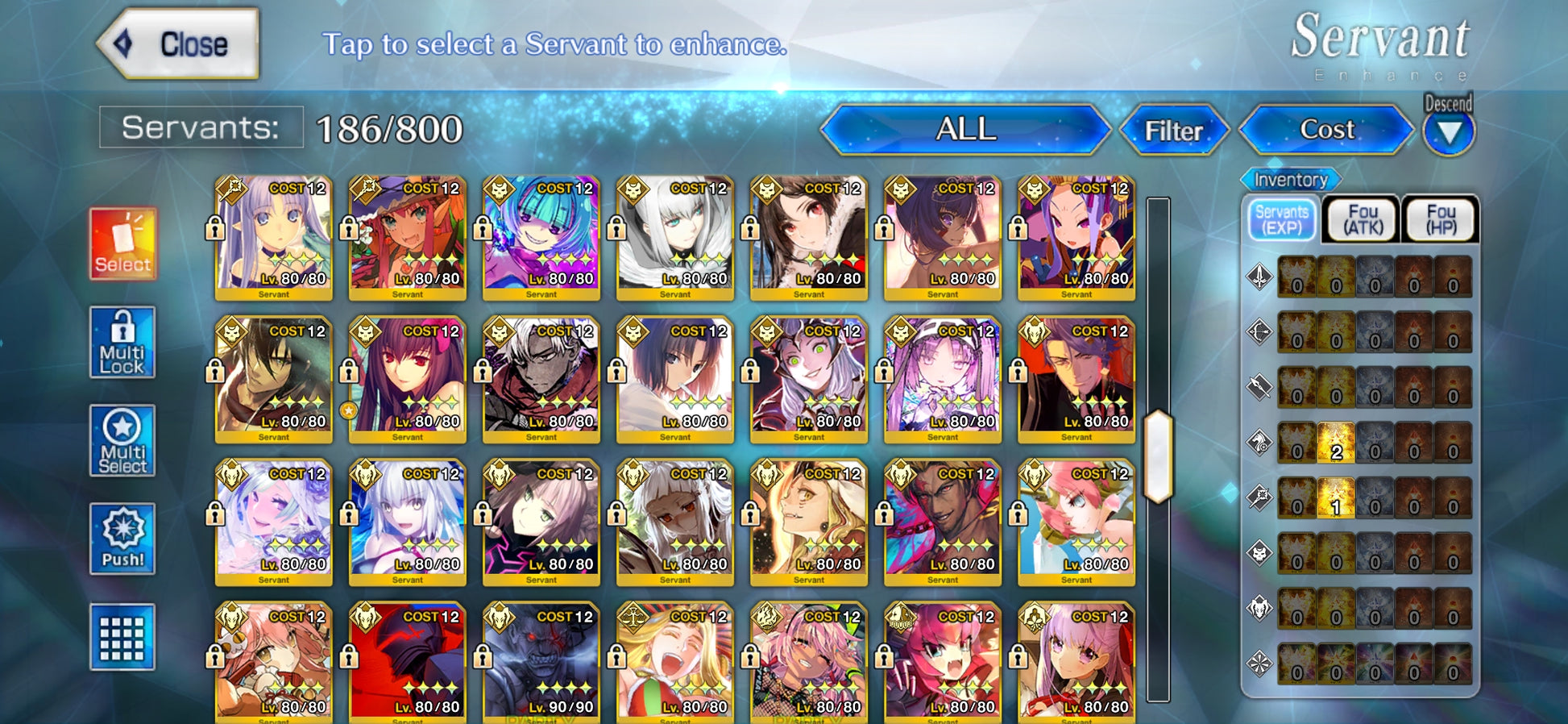Tap the red Select button
The width and height of the screenshot is (1568, 724).
click(x=122, y=243)
